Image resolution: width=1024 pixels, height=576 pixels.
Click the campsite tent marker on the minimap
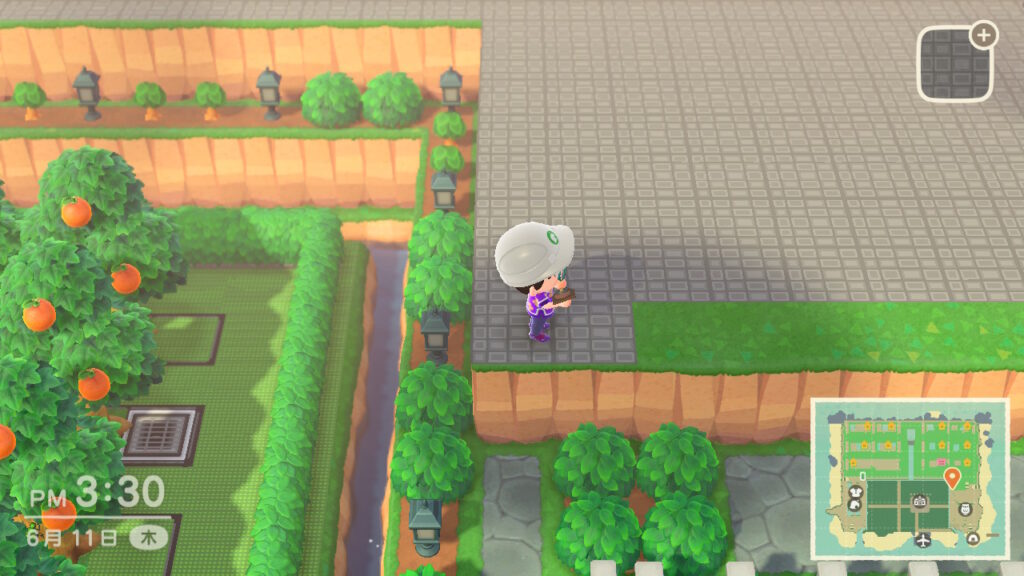[x=973, y=538]
